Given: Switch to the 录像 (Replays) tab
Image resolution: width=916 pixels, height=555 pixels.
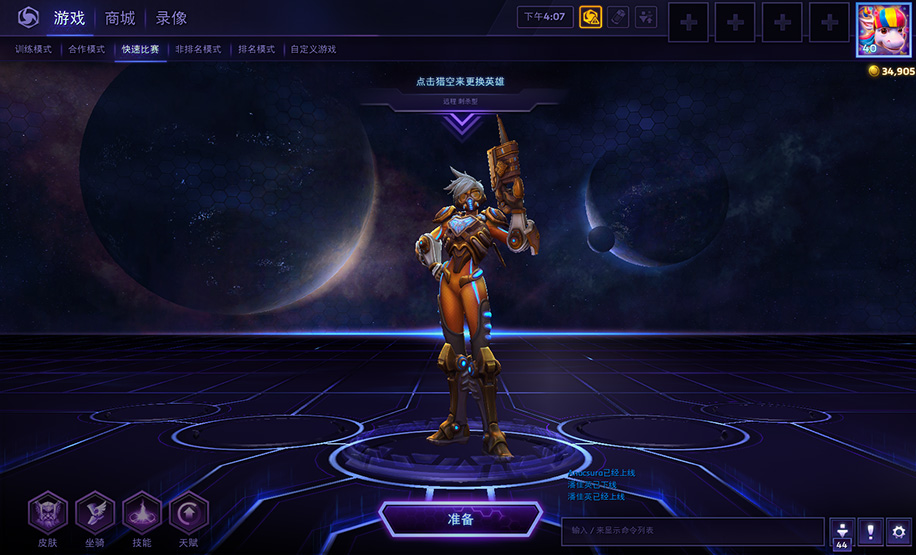Looking at the screenshot, I should pyautogui.click(x=171, y=18).
